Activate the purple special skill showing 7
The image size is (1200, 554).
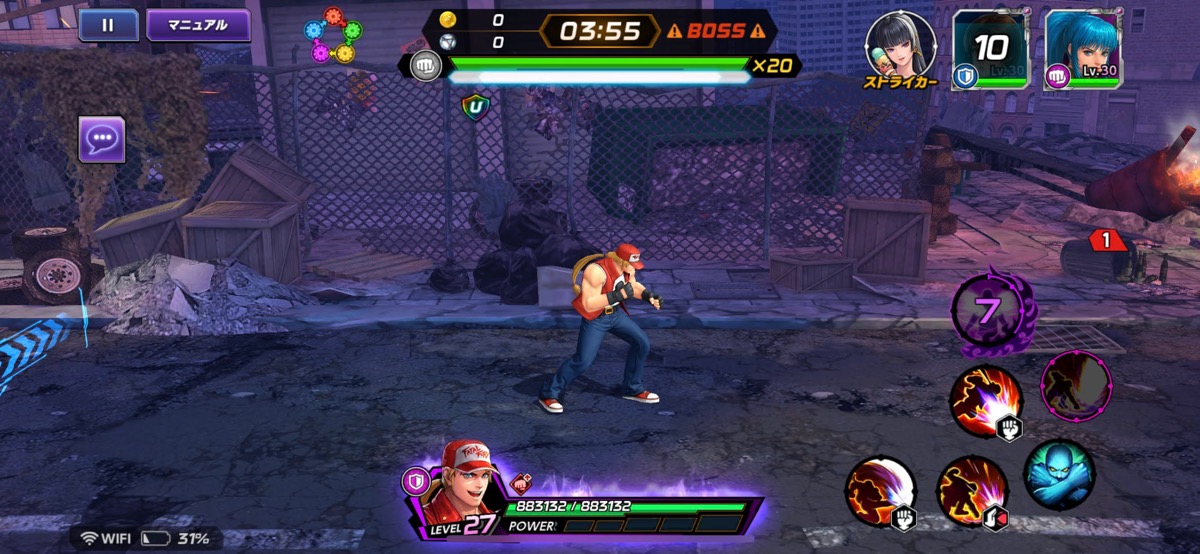click(x=988, y=312)
